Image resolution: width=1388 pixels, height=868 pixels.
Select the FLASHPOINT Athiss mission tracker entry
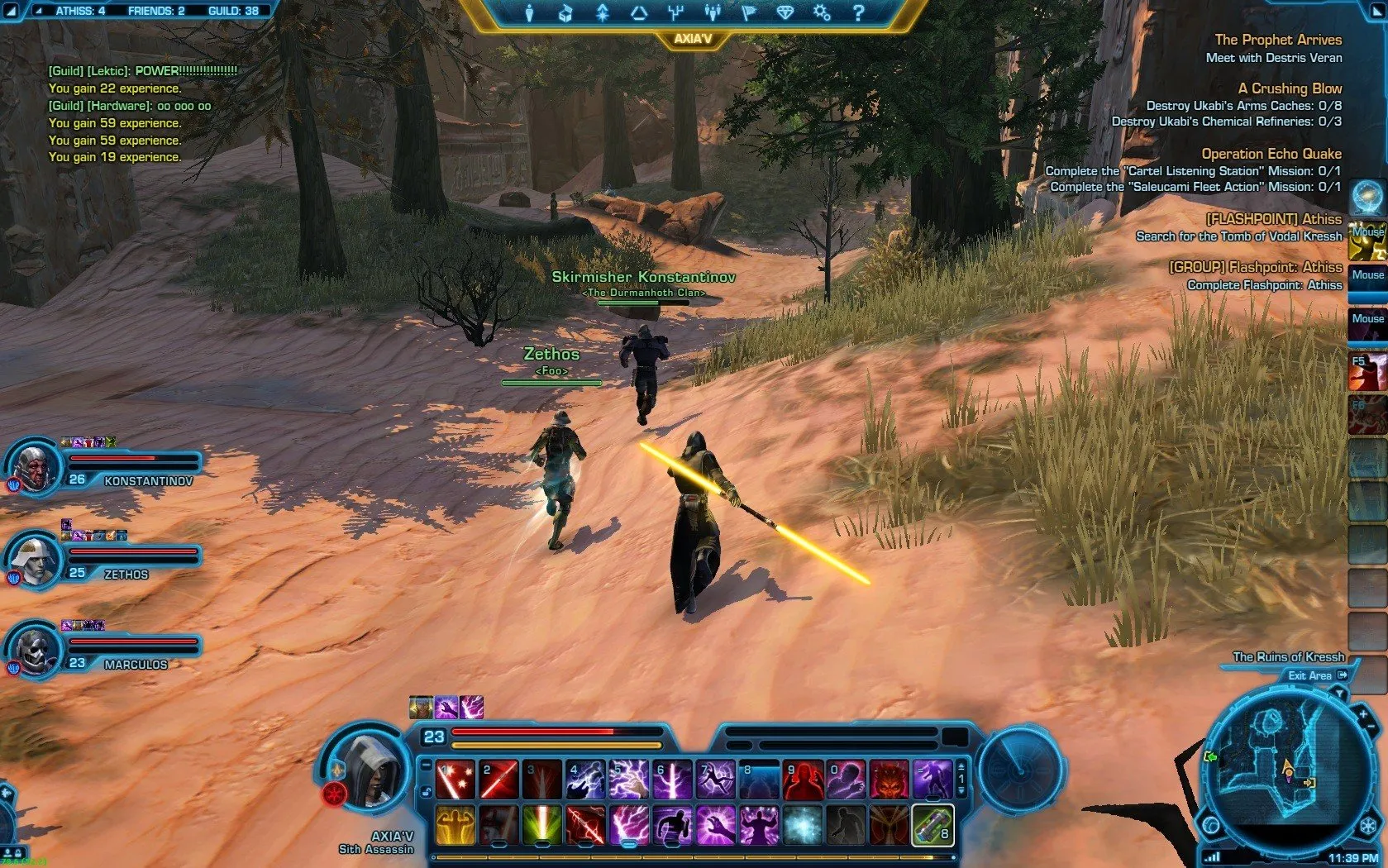1273,219
